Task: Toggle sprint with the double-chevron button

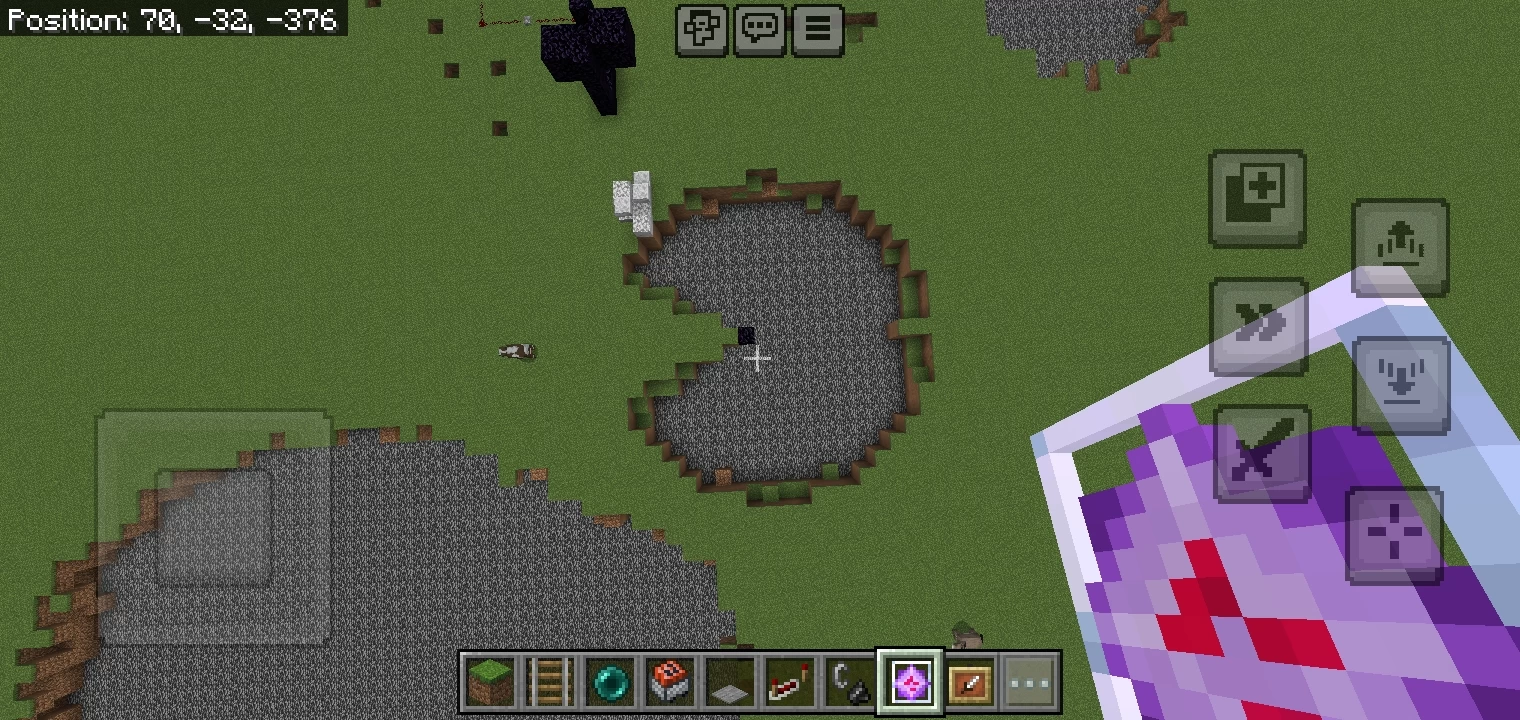Action: [x=1258, y=326]
